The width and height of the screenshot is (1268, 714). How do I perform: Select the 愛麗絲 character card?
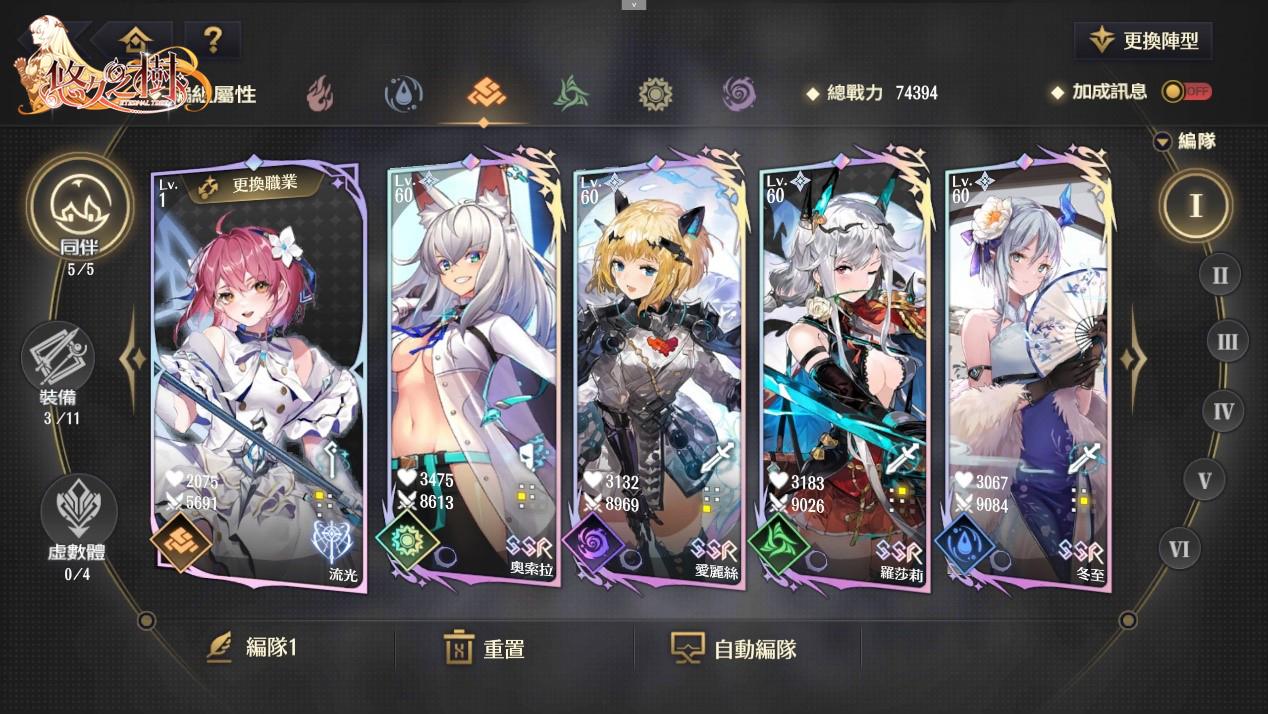point(658,370)
